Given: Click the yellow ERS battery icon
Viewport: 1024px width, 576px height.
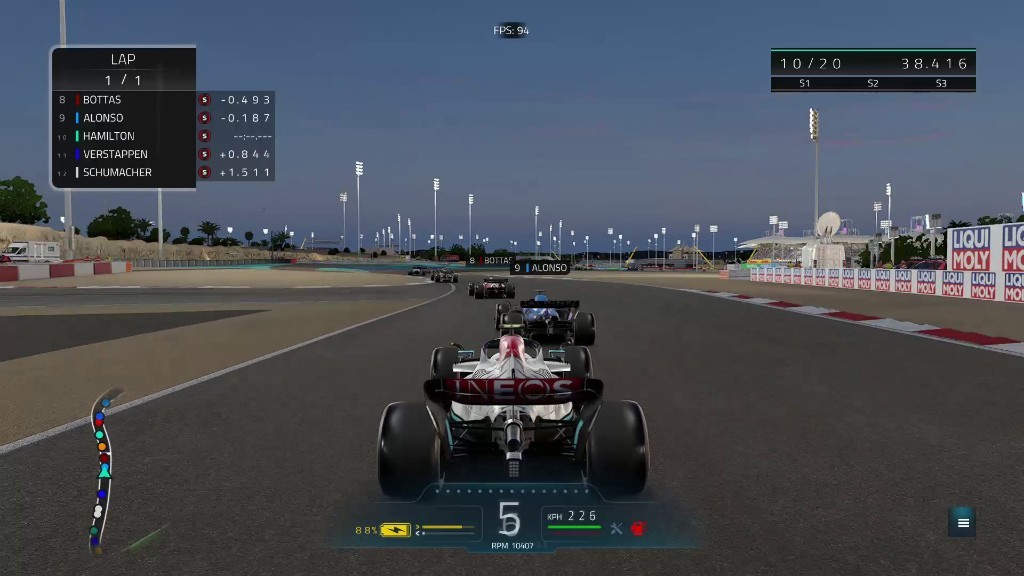Looking at the screenshot, I should point(395,530).
